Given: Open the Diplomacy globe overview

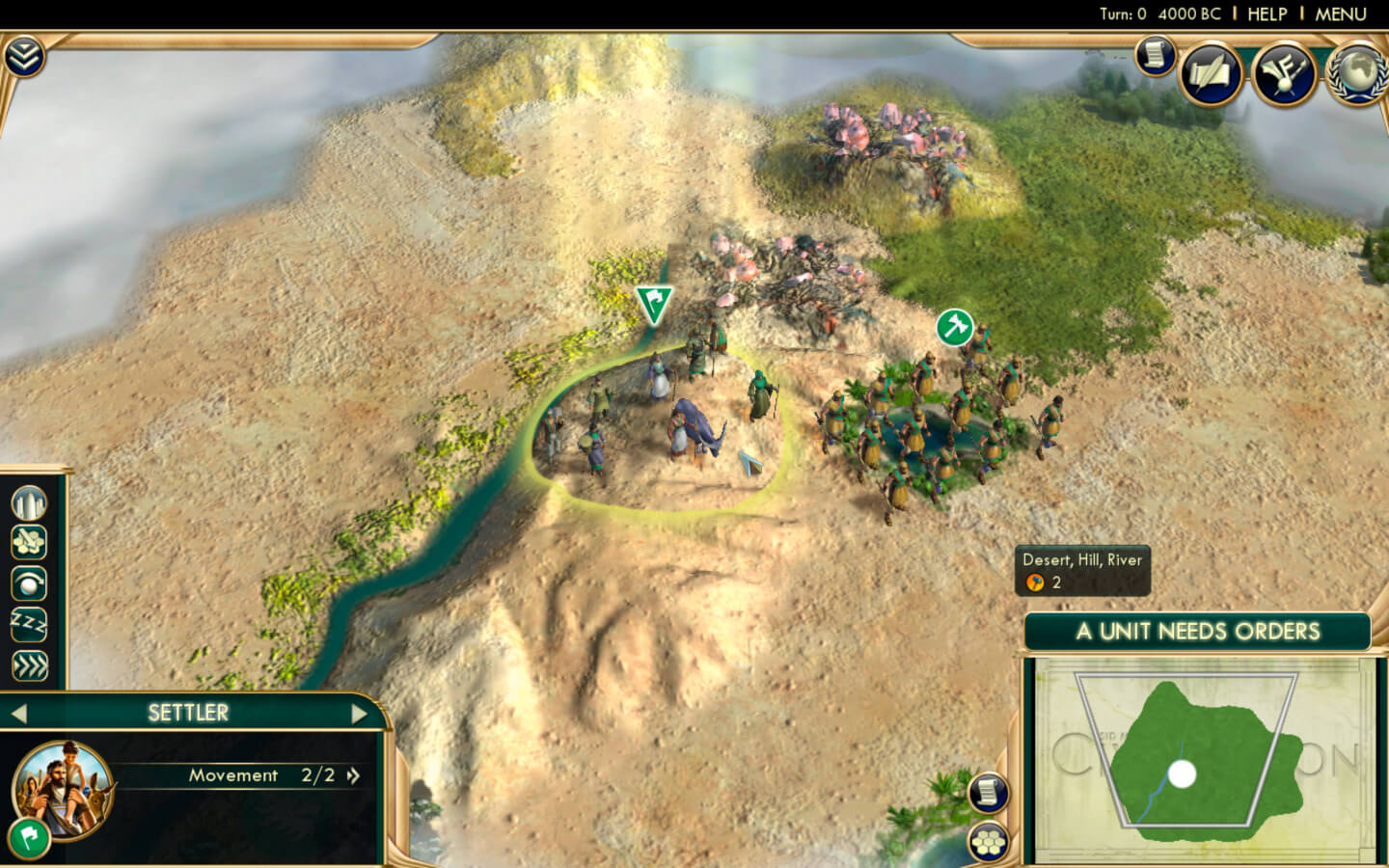Looking at the screenshot, I should (x=1357, y=74).
